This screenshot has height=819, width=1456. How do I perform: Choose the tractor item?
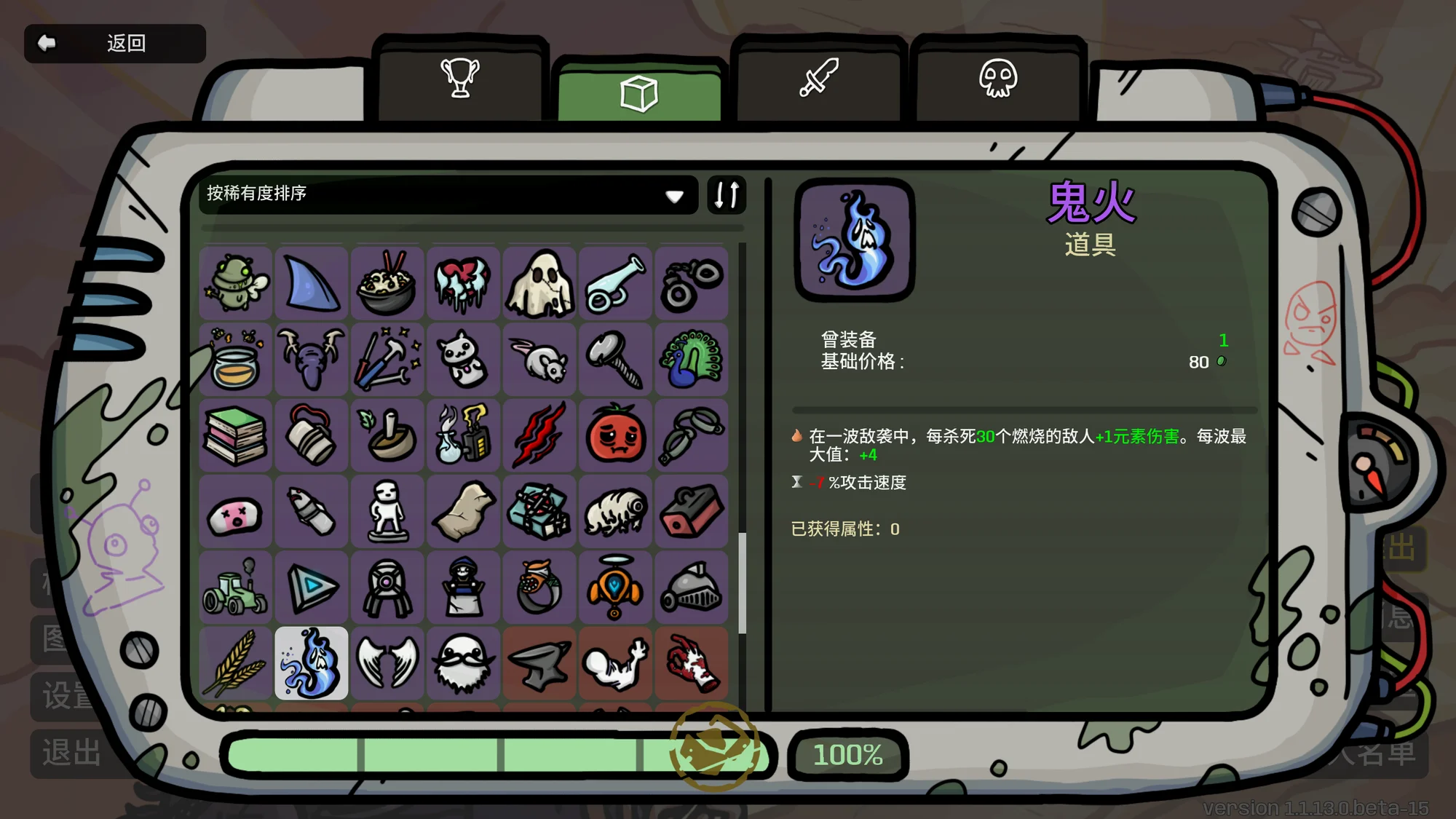[x=235, y=587]
